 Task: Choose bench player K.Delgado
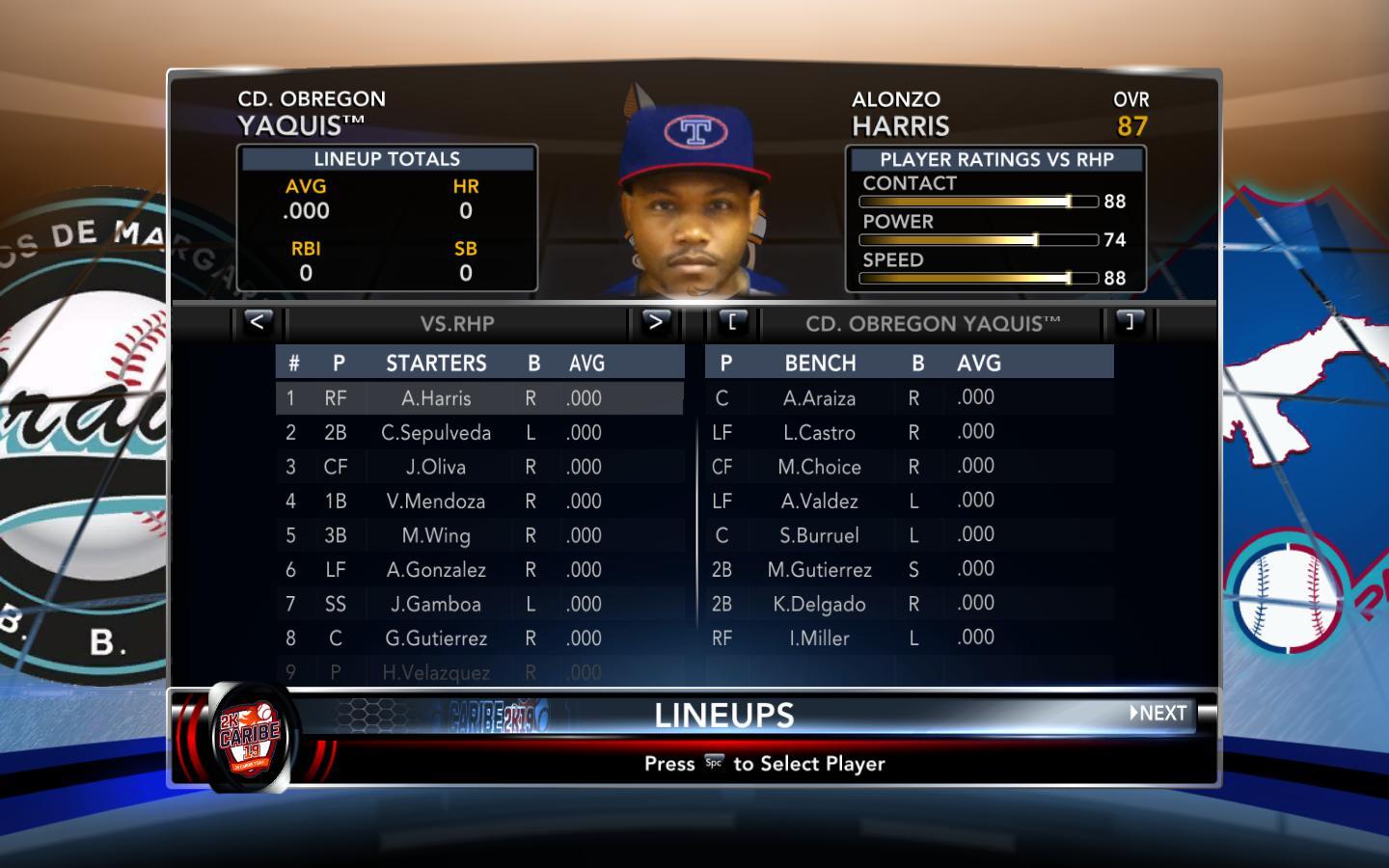819,604
